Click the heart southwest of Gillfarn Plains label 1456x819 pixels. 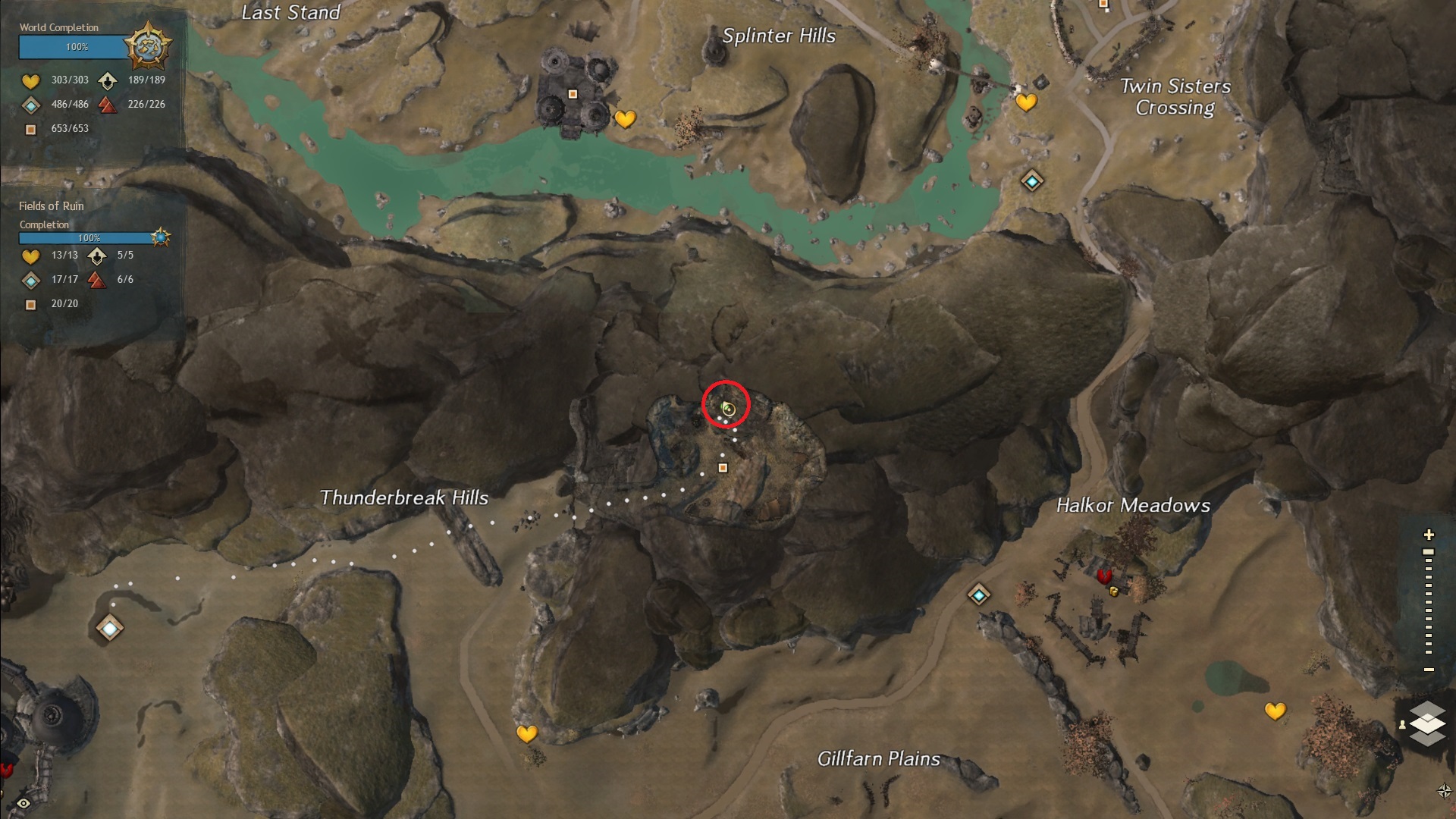pyautogui.click(x=526, y=733)
